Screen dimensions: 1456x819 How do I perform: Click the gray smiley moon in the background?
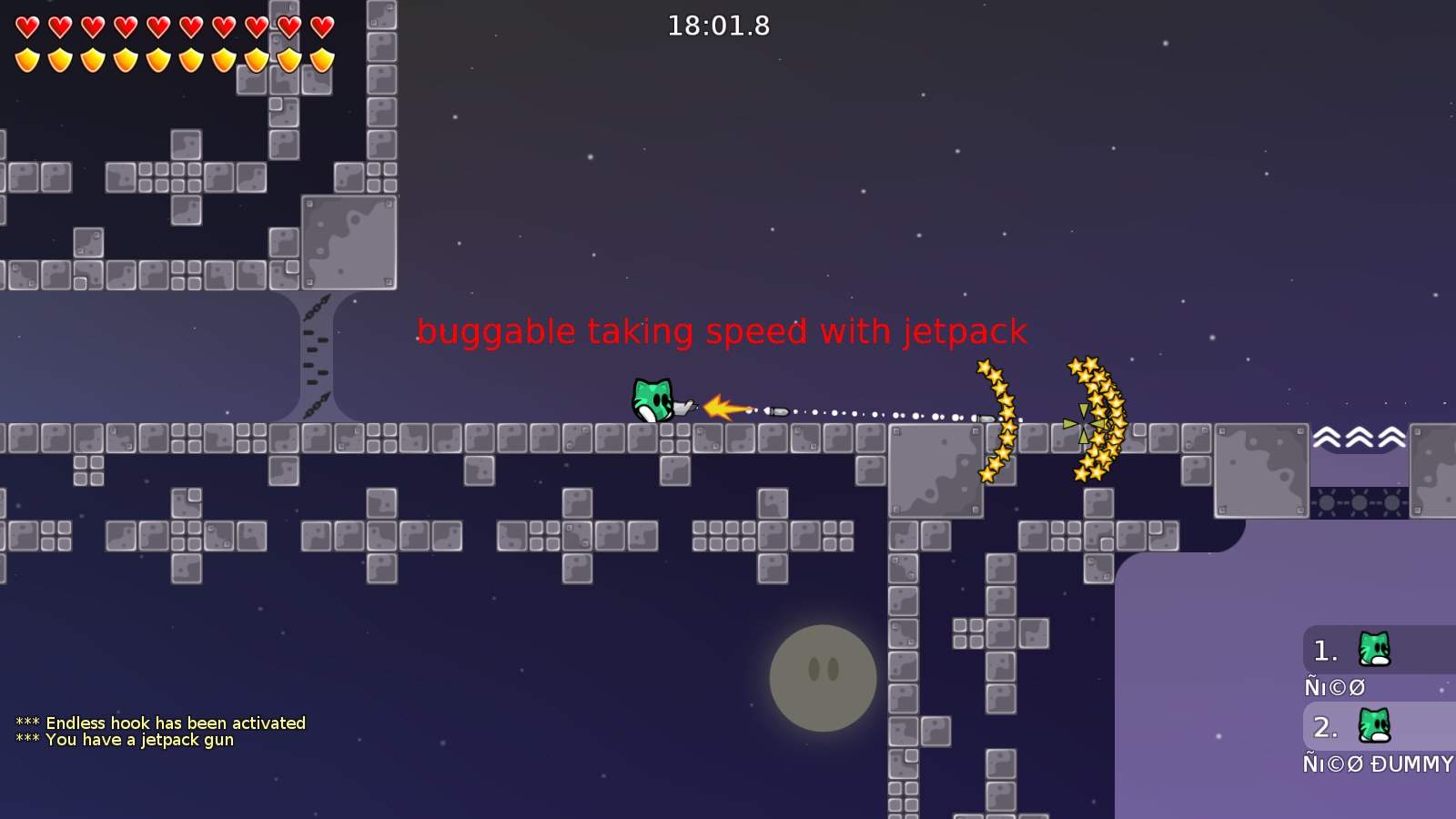822,678
